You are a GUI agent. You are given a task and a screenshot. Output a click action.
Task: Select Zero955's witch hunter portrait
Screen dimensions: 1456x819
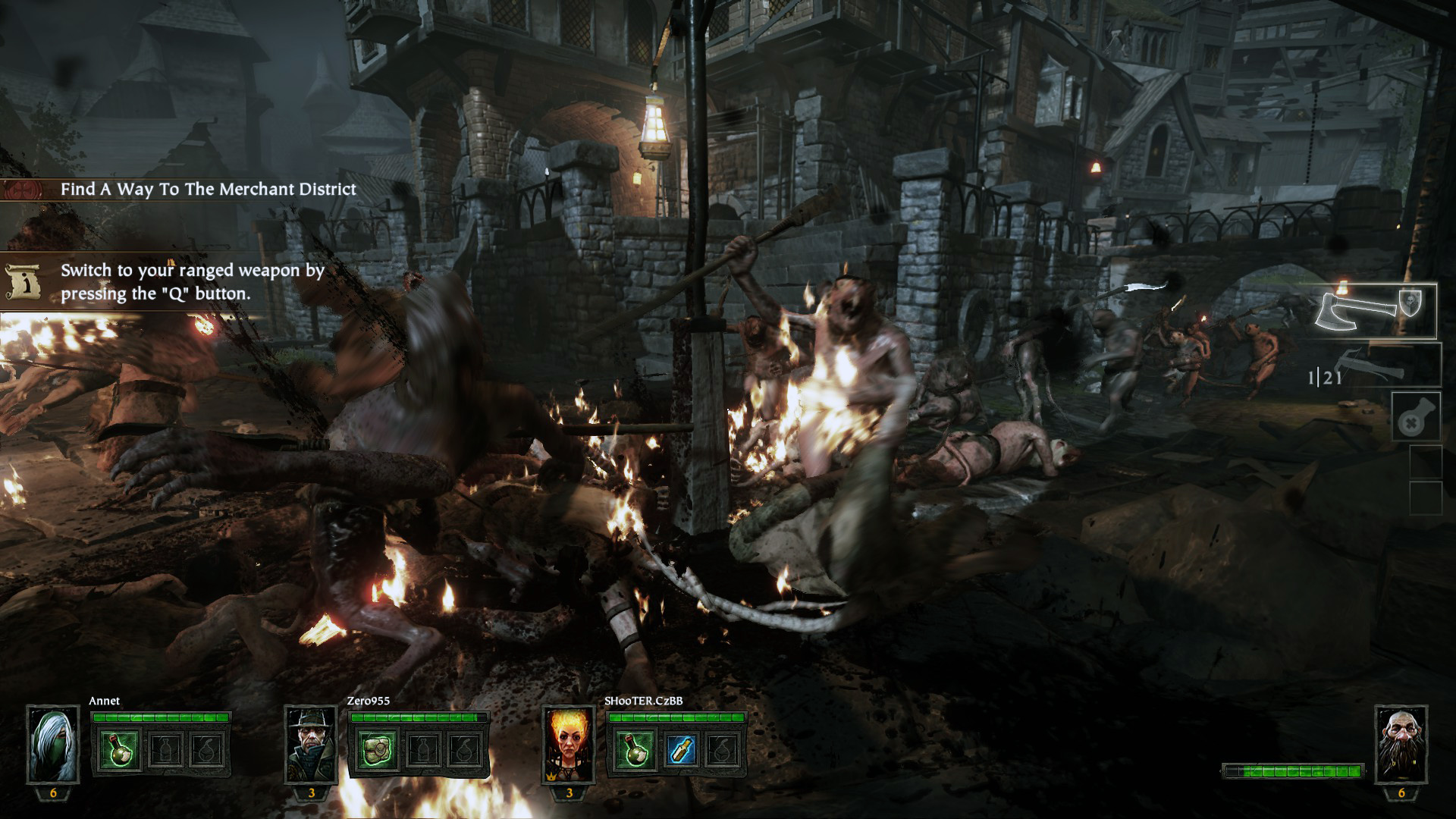coord(311,744)
